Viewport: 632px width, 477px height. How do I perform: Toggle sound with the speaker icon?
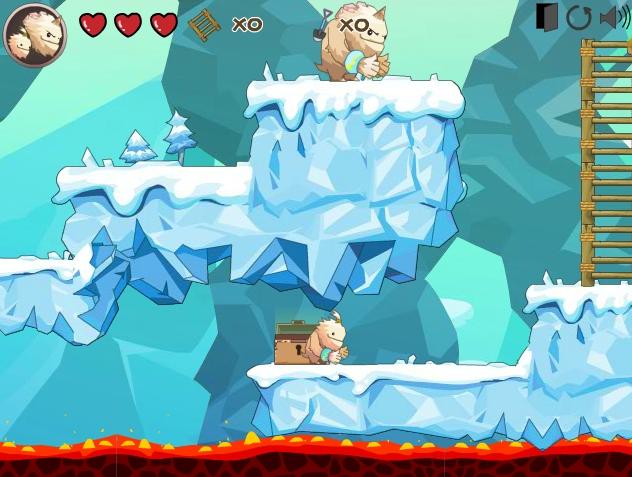click(613, 17)
